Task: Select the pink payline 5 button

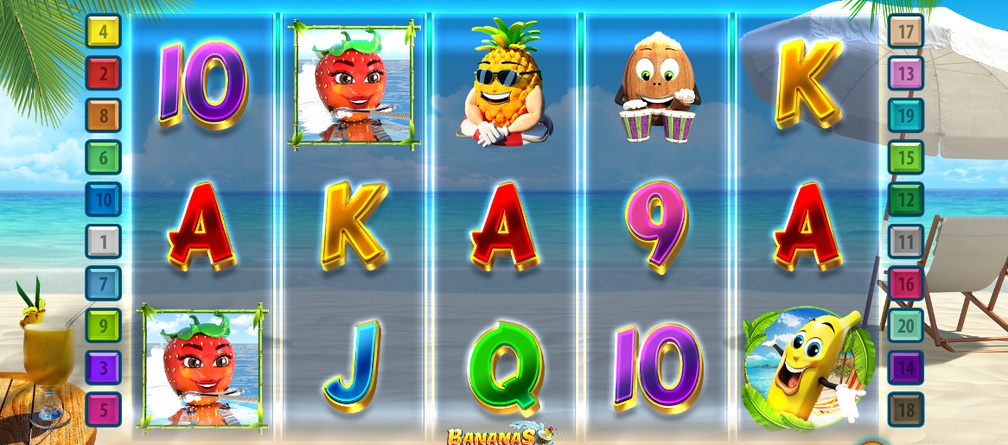Action: (103, 409)
